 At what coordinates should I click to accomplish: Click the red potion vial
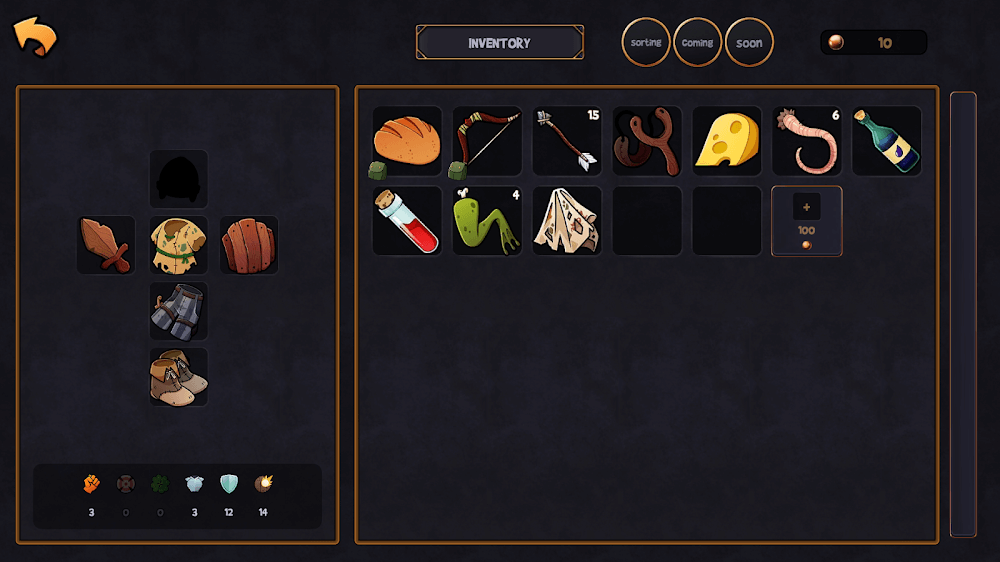[x=407, y=221]
